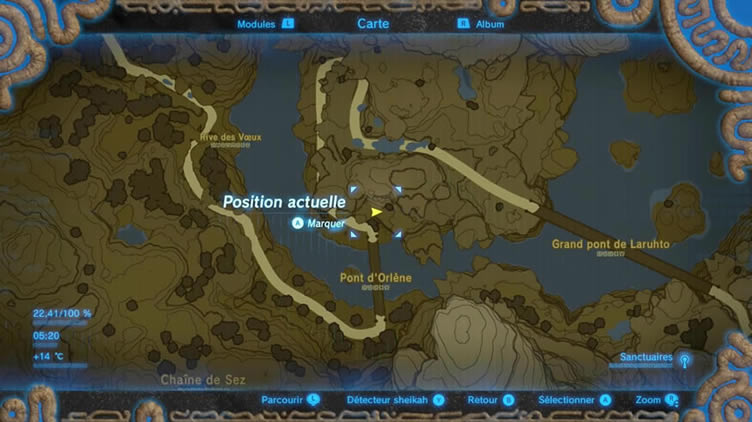Click the yellow current position arrow
This screenshot has height=422, width=752.
coord(376,212)
